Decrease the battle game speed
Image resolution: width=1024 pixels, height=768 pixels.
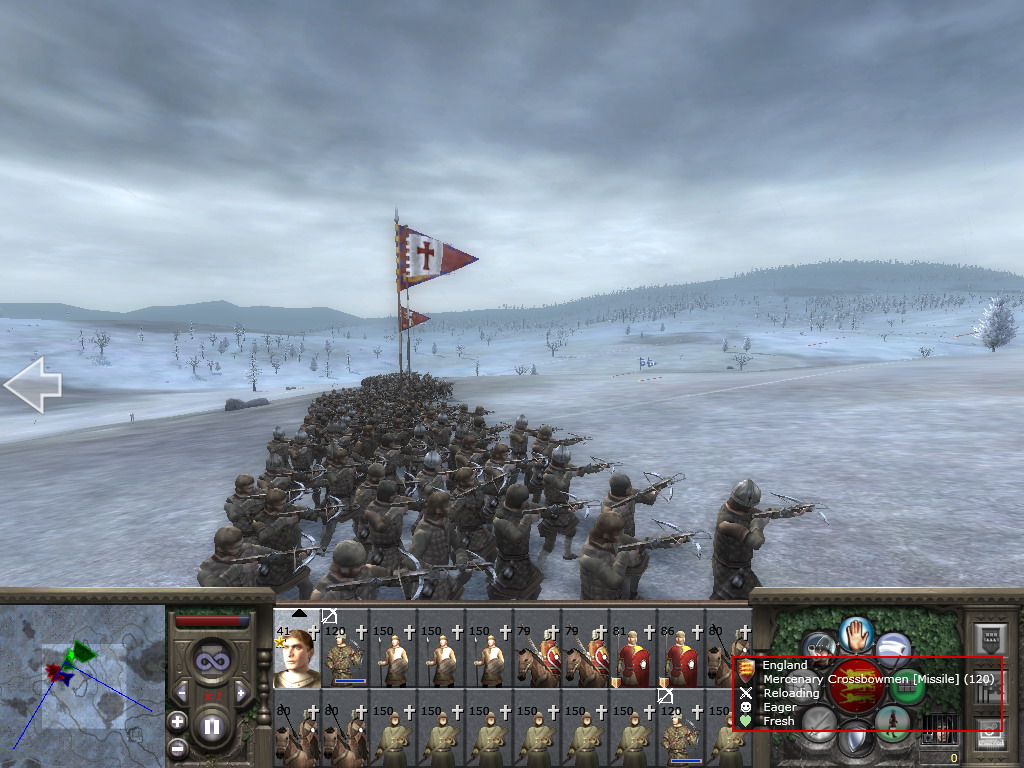click(x=181, y=692)
